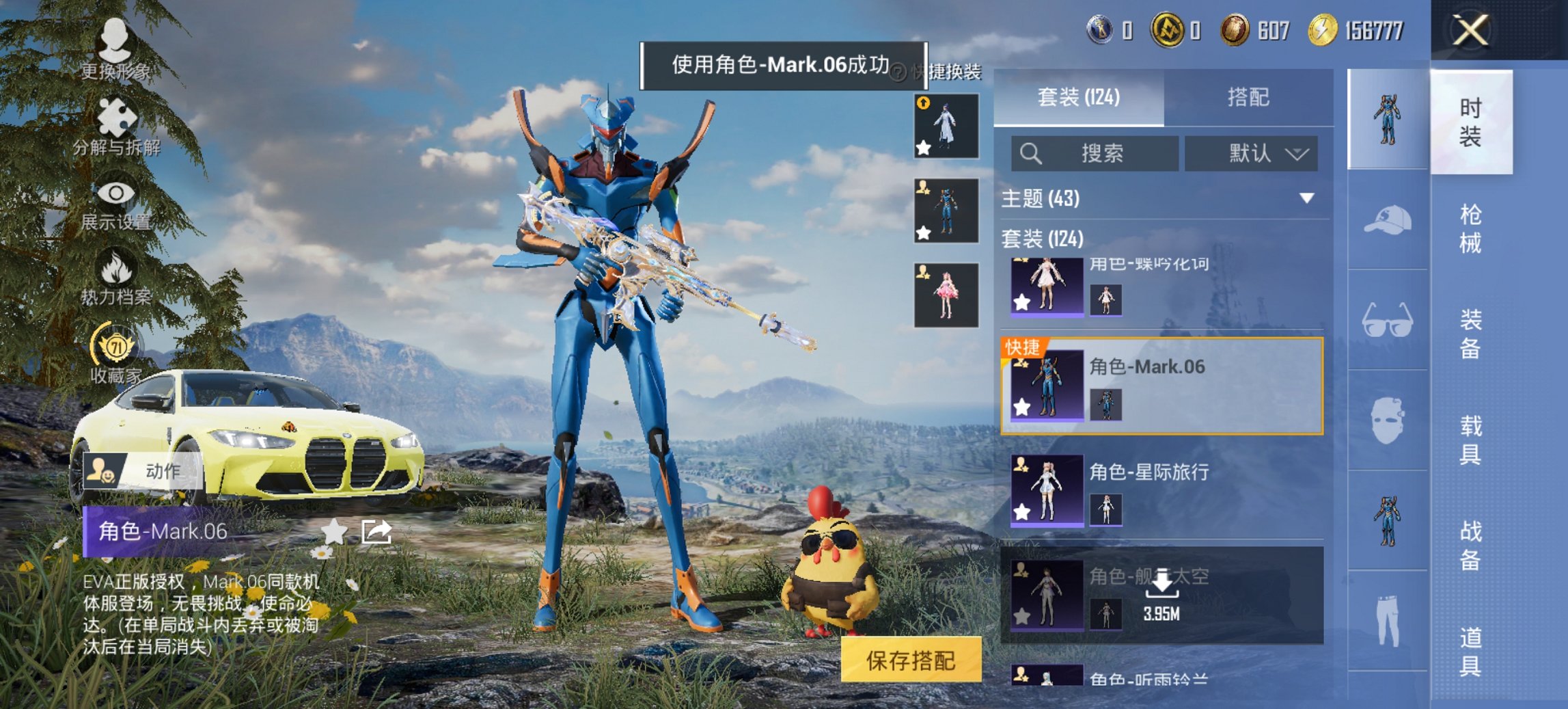1568x709 pixels.
Task: View the 热力档案 profile
Action: click(116, 280)
